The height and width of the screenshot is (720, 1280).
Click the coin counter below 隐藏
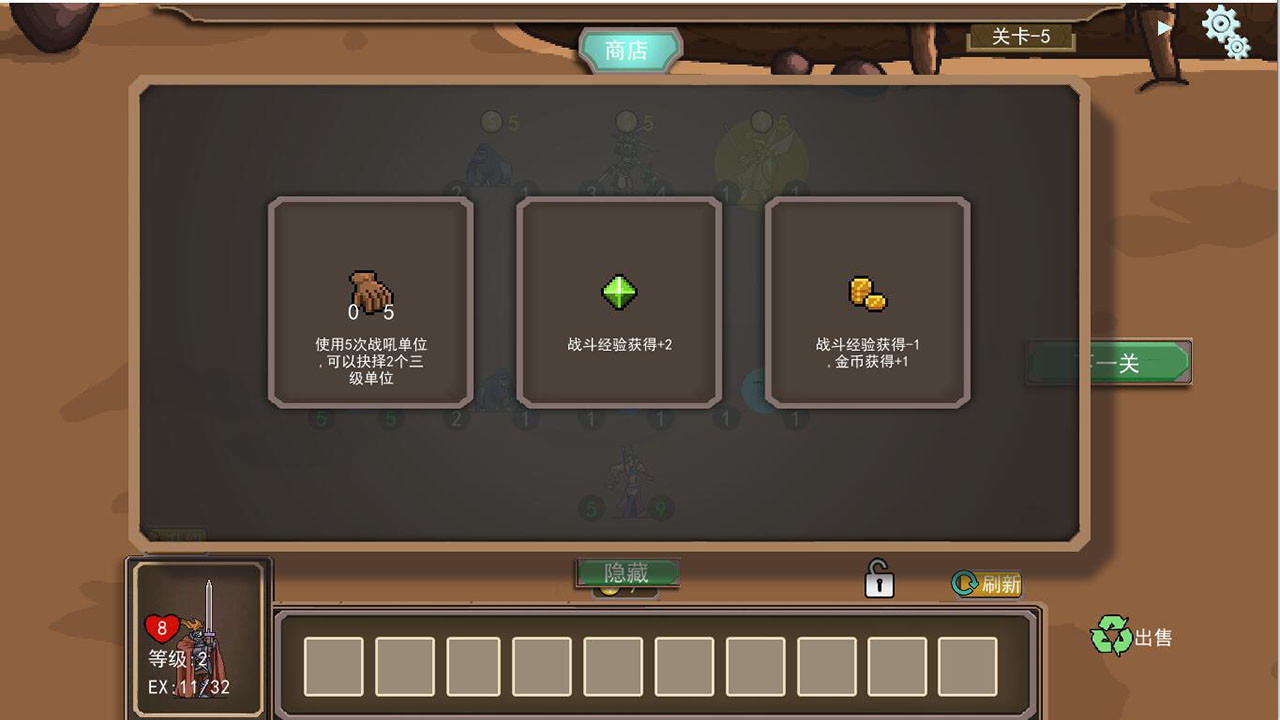627,590
